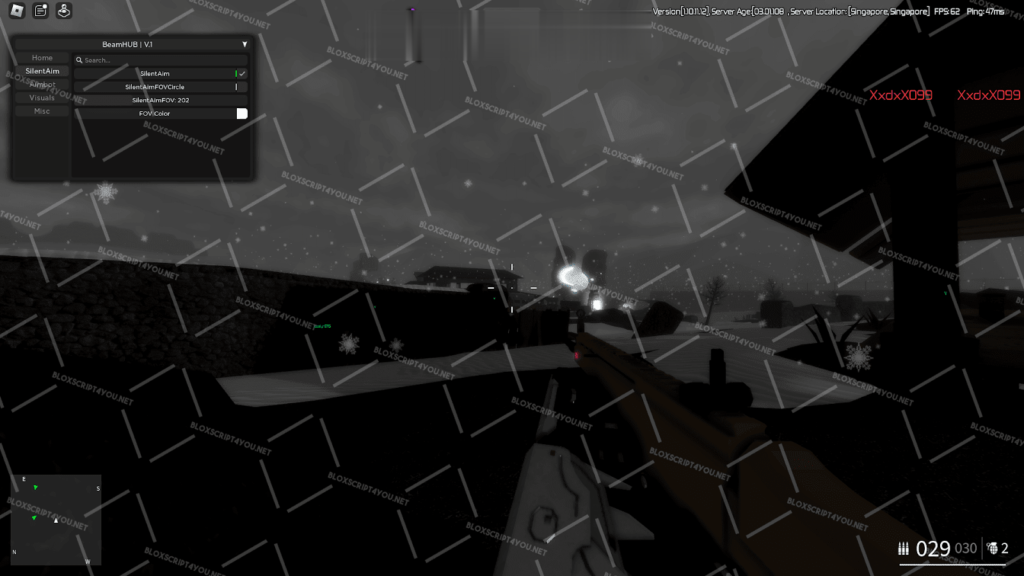Switch to the Misc tab

(42, 111)
